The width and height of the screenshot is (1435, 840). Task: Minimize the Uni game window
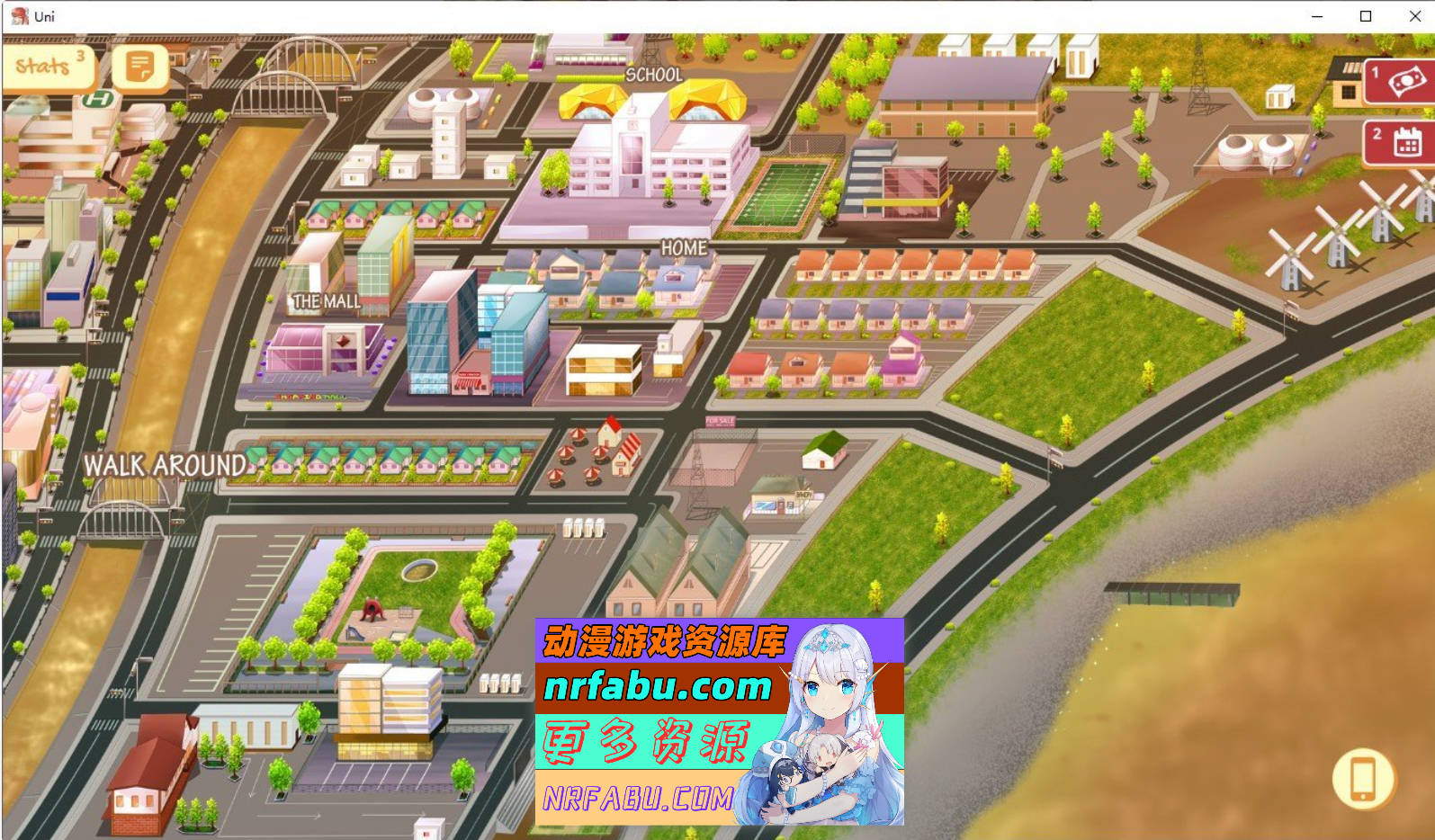(x=1316, y=15)
